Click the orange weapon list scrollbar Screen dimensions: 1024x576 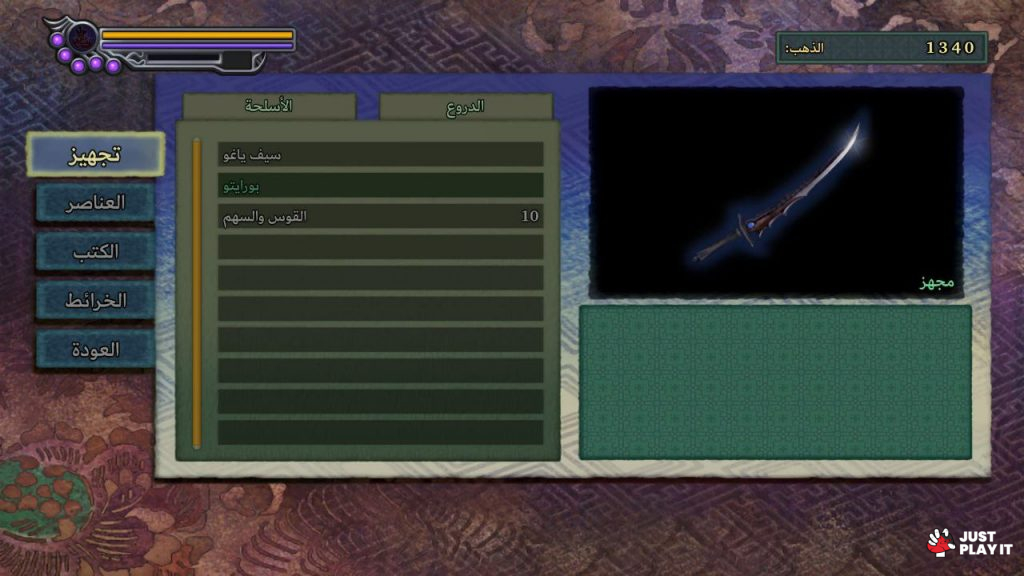point(197,292)
